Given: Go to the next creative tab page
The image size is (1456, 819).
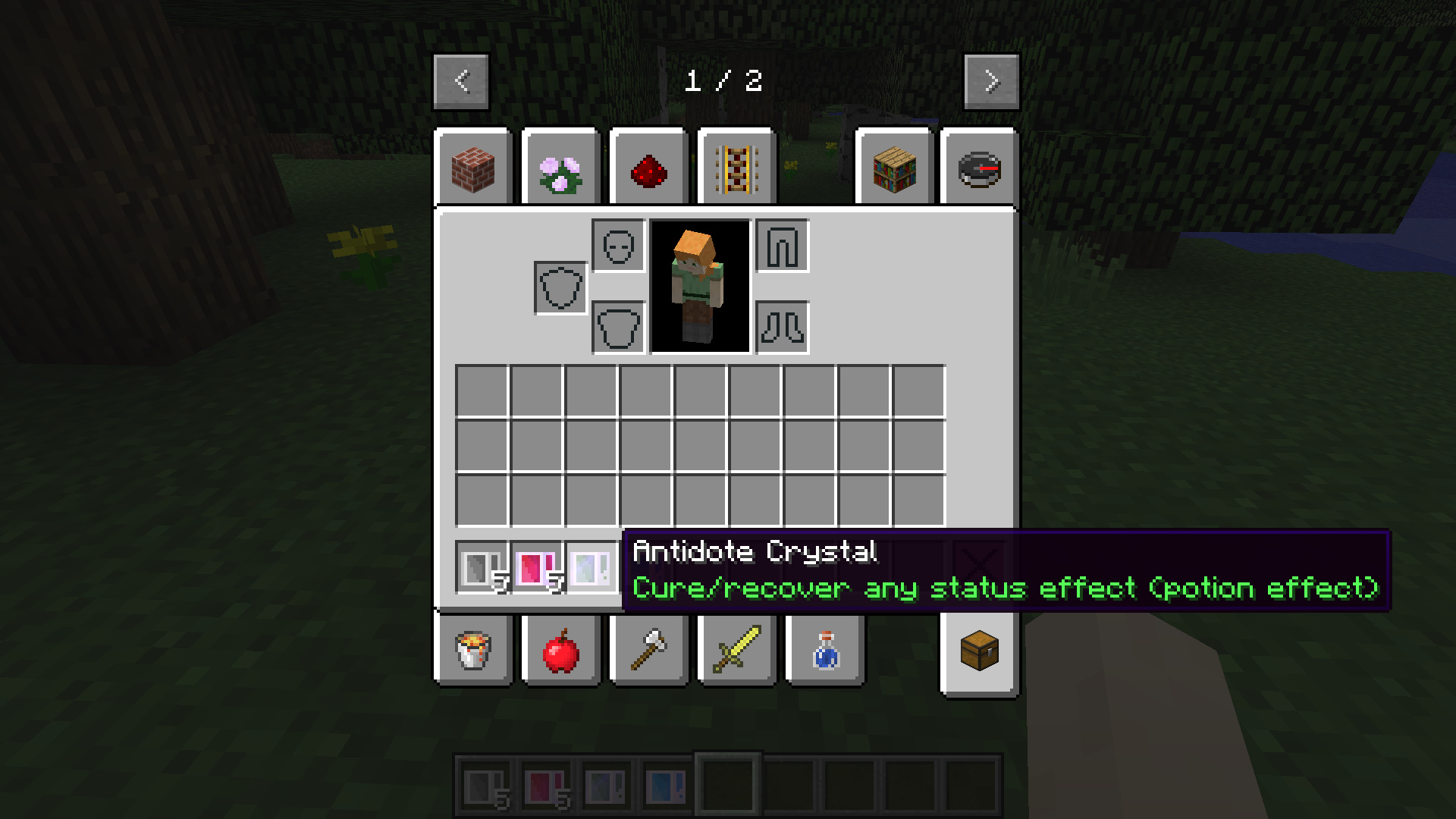Looking at the screenshot, I should tap(991, 81).
